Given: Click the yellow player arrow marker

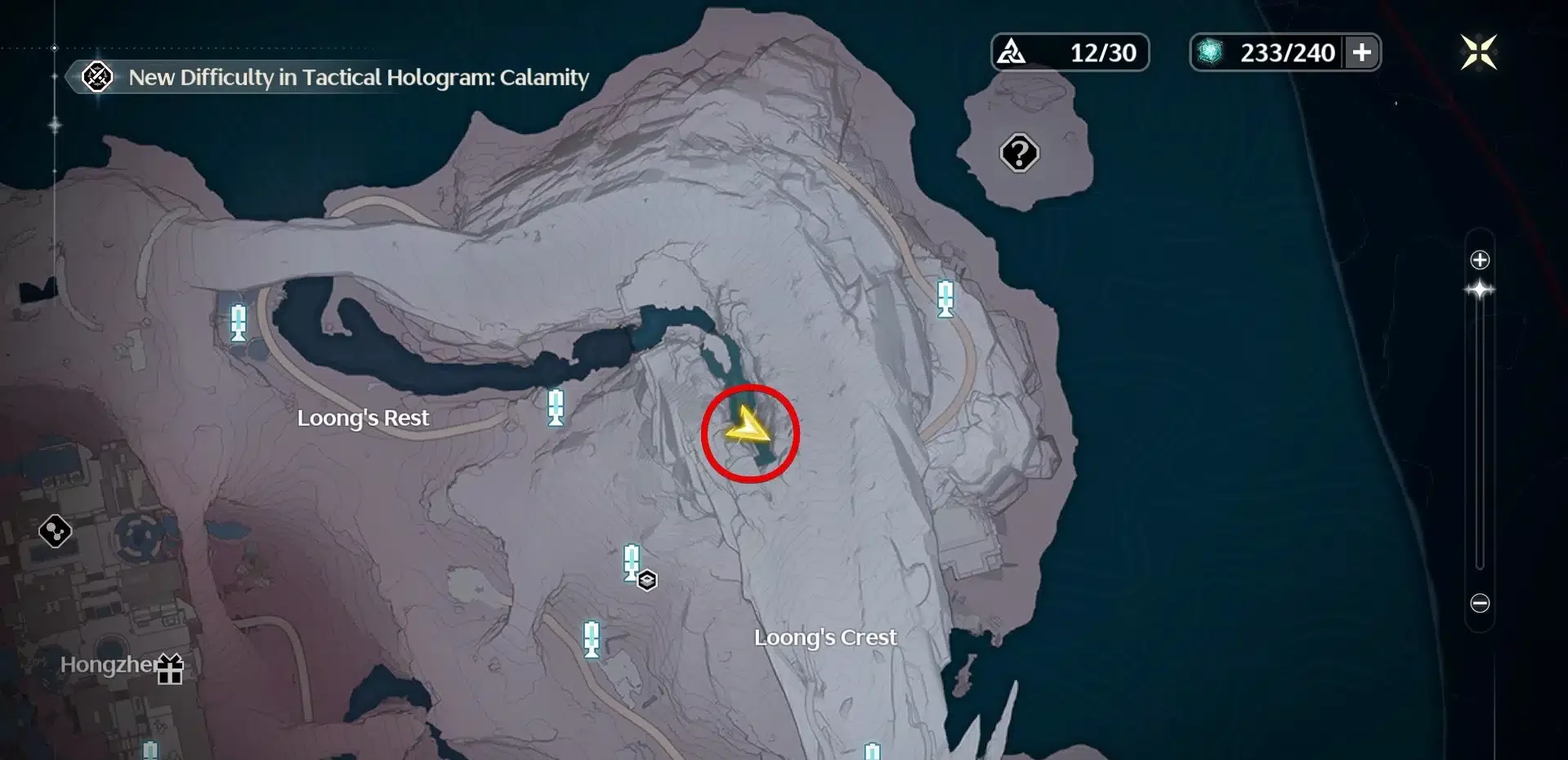Looking at the screenshot, I should click(x=747, y=425).
